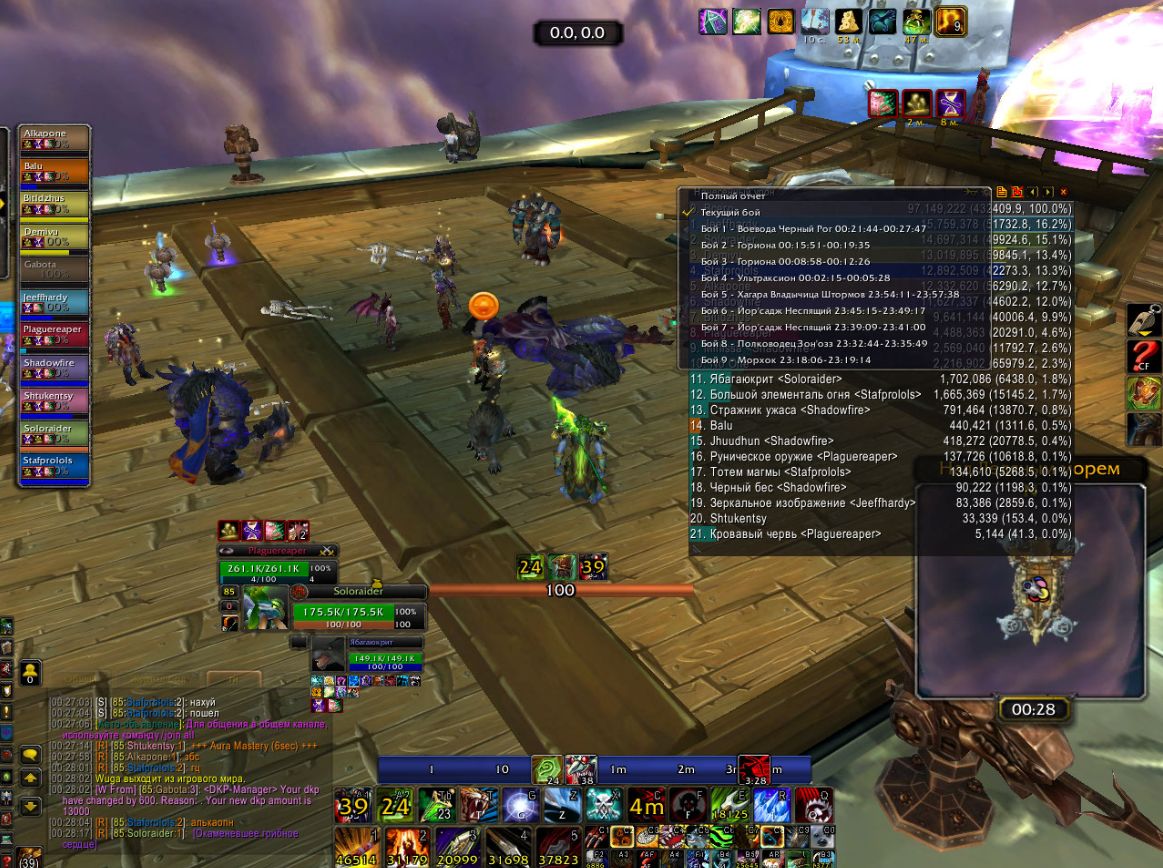Viewport: 1163px width, 868px height.
Task: Choose 'Текущий бой' in the segment list
Action: [730, 213]
